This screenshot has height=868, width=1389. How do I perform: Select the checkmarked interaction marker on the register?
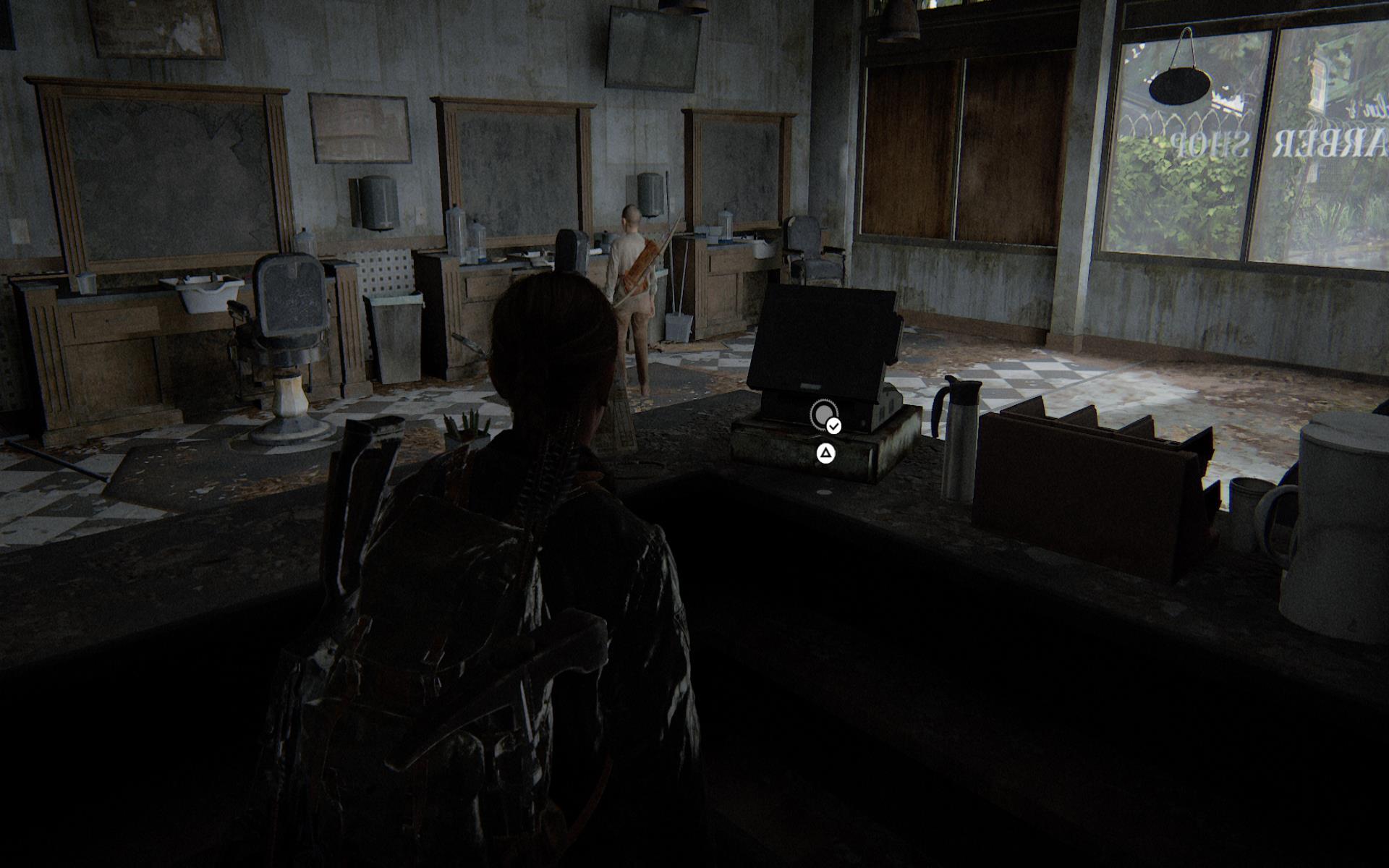point(824,415)
